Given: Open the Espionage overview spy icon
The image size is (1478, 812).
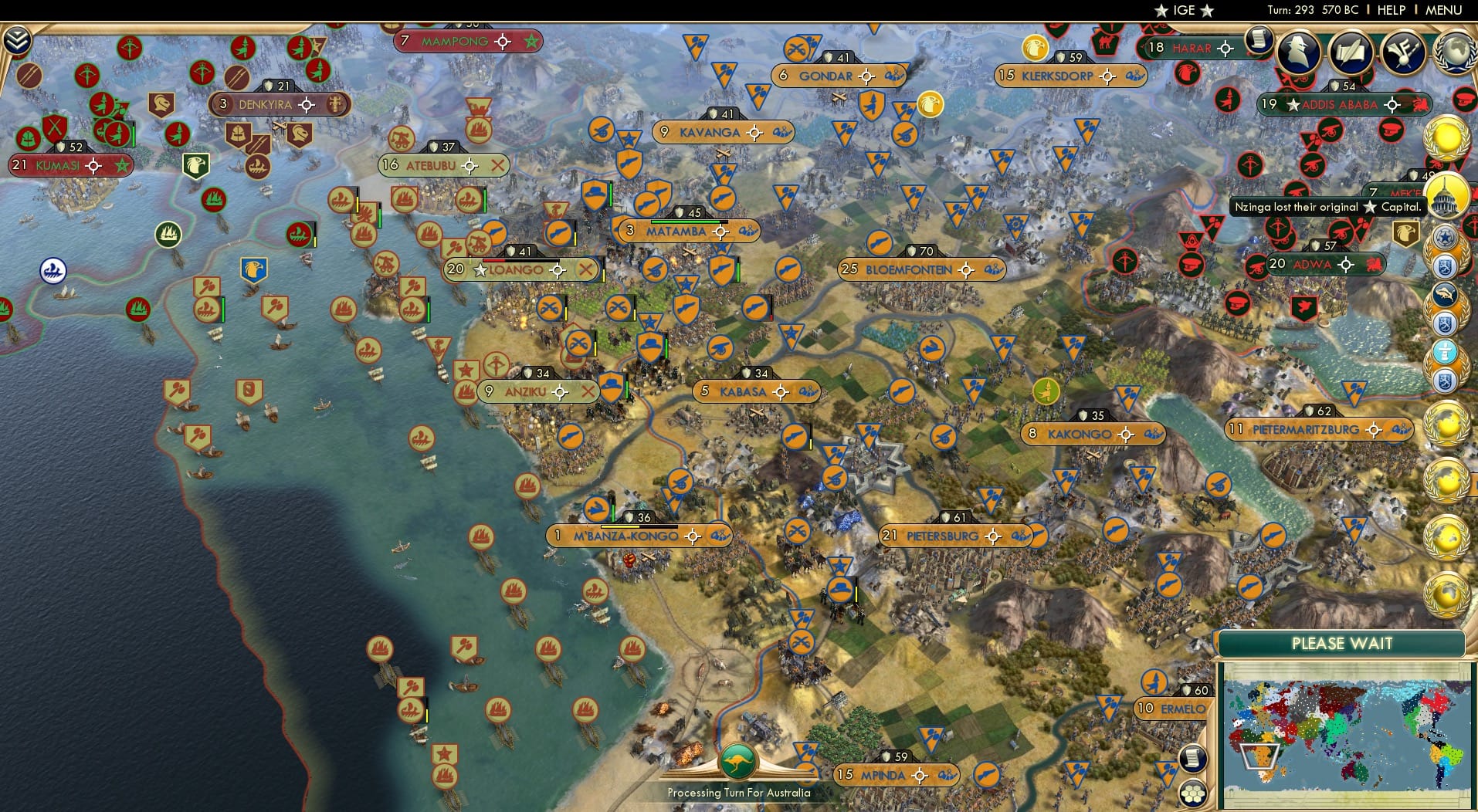Looking at the screenshot, I should pyautogui.click(x=1297, y=52).
